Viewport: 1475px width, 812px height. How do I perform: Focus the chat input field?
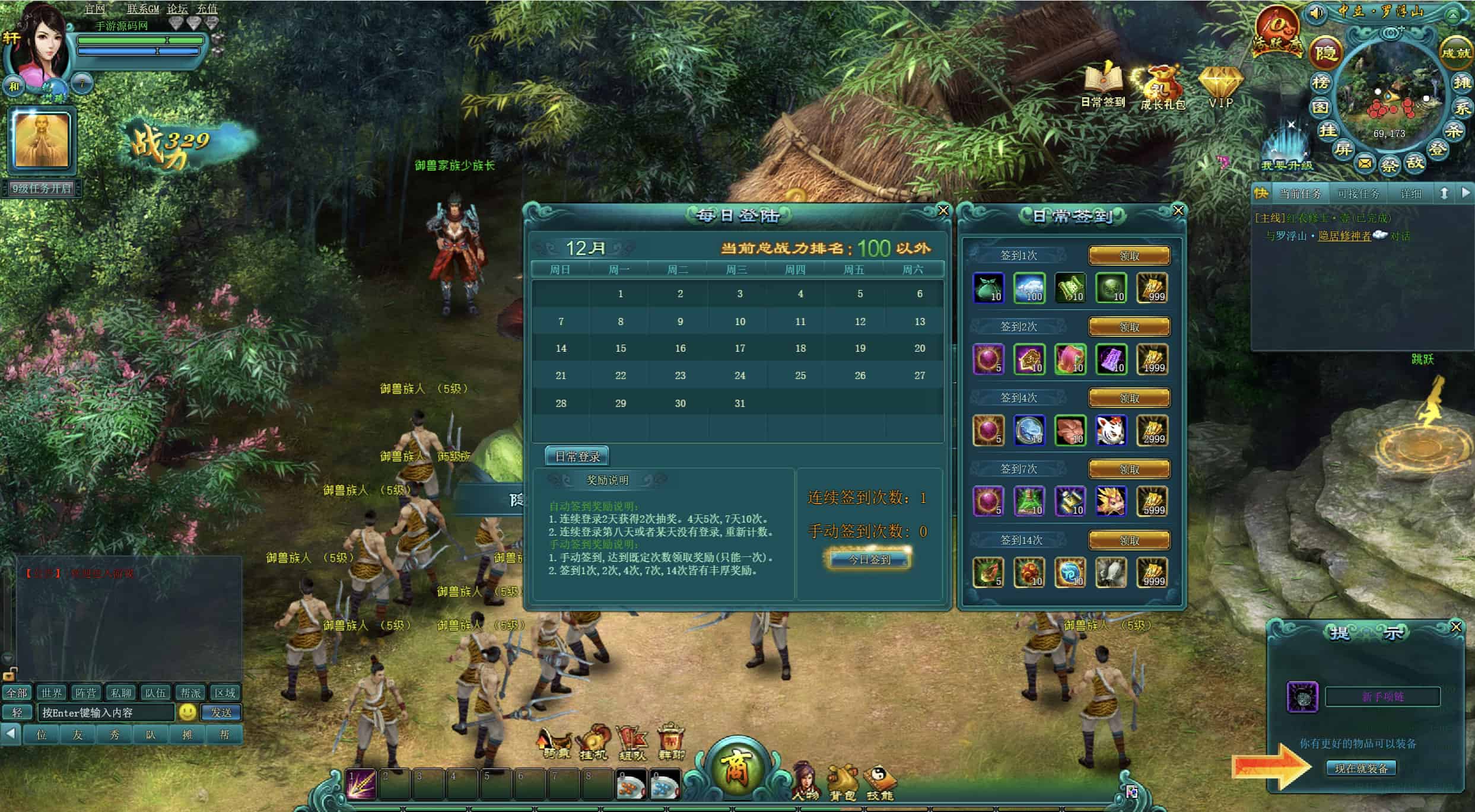pyautogui.click(x=107, y=712)
